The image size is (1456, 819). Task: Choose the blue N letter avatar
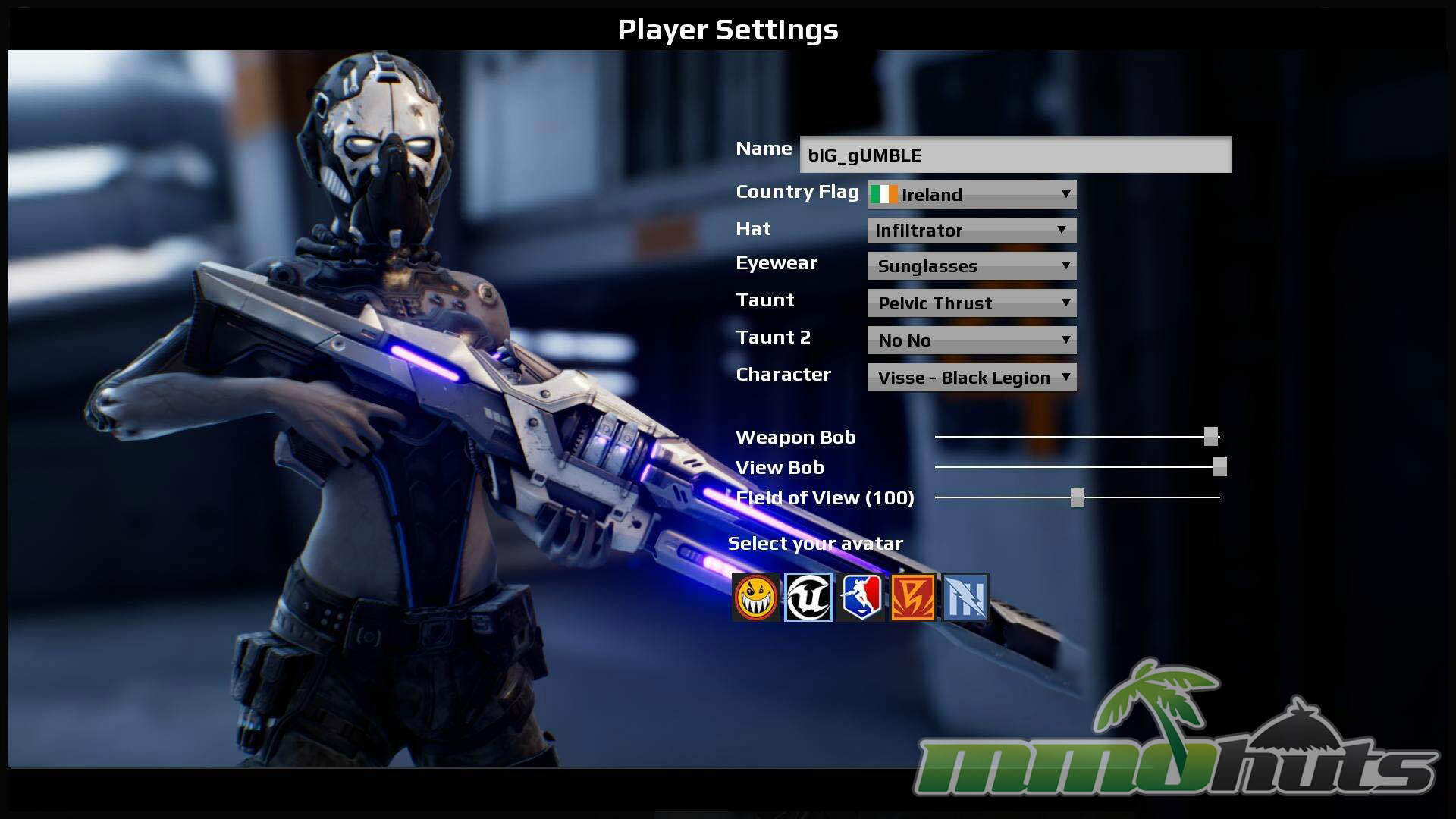coord(965,598)
